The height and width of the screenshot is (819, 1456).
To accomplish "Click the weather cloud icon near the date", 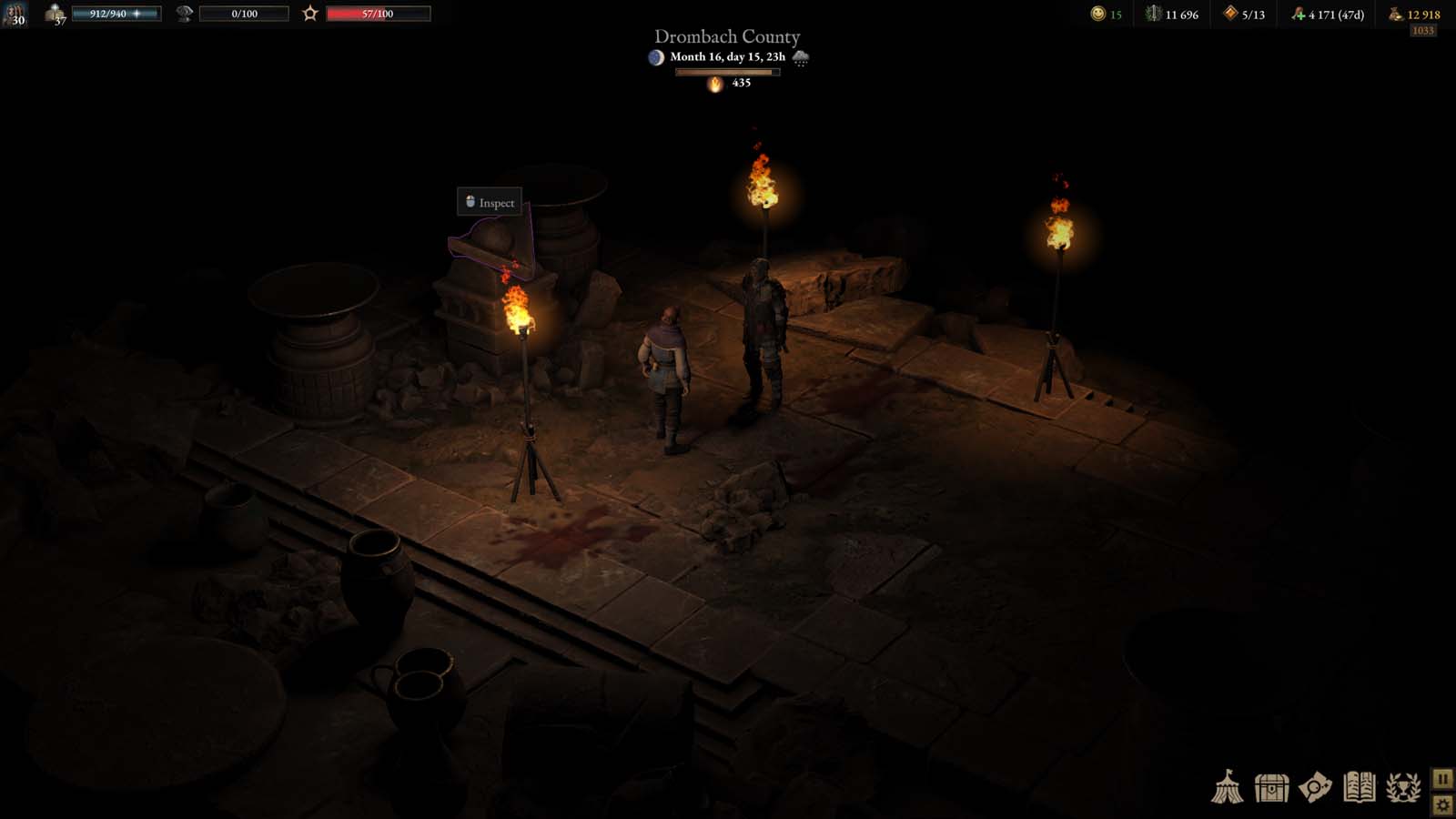I will tap(801, 58).
